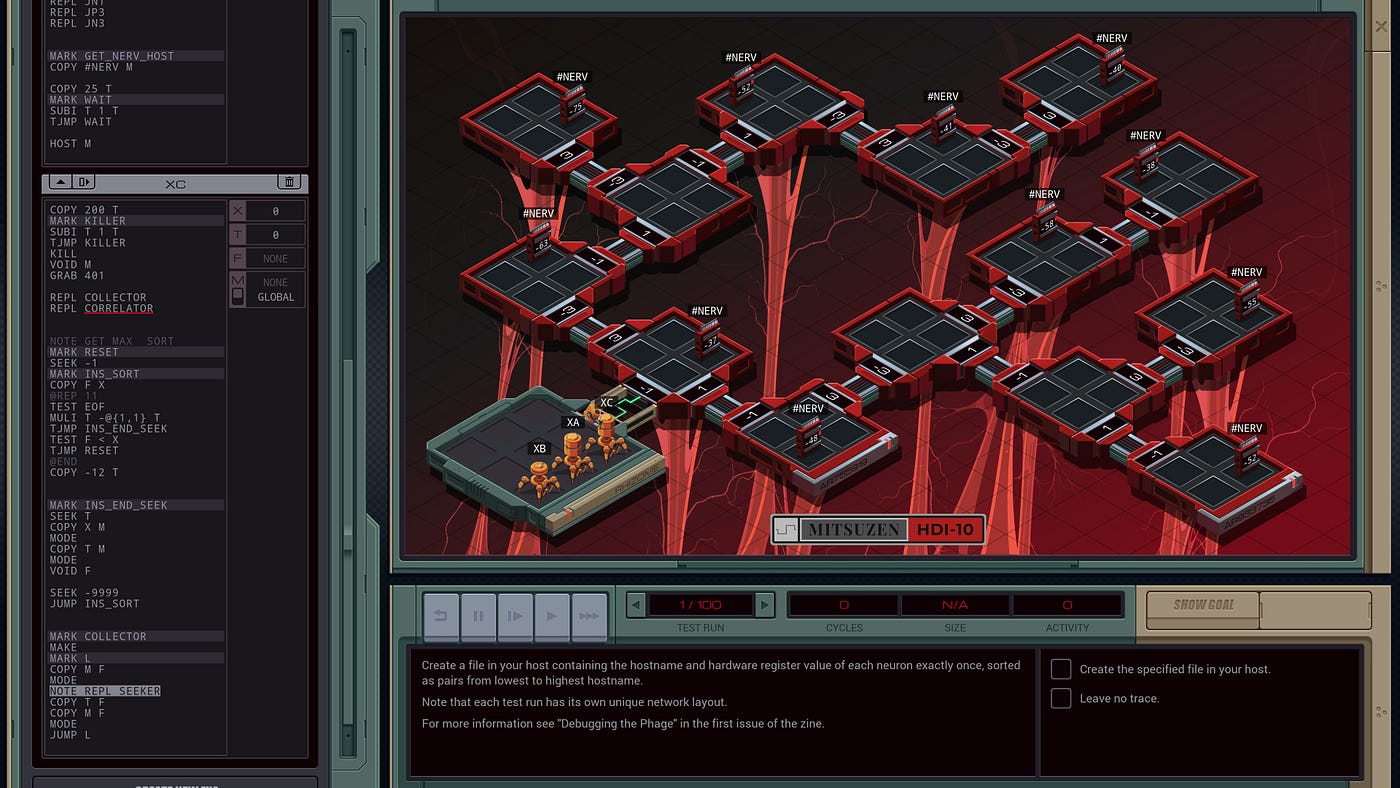Screen dimensions: 1400x788
Task: Collapse the XC EXA code panel
Action: [84, 182]
